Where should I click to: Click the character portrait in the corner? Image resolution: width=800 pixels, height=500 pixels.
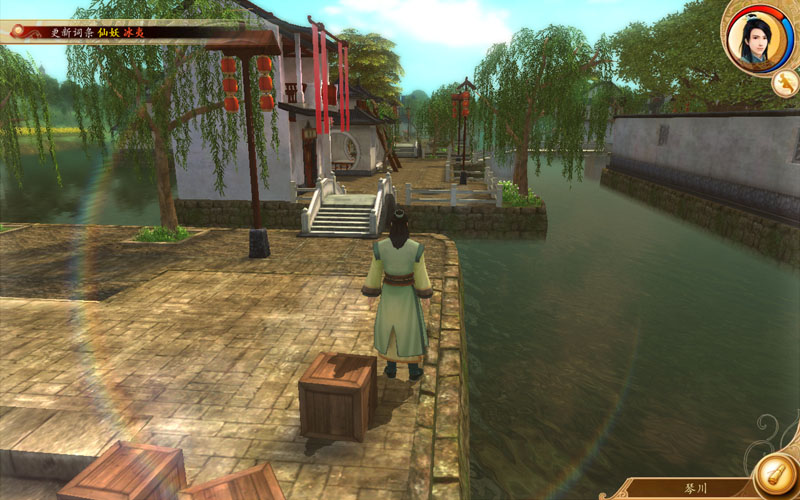pos(758,39)
